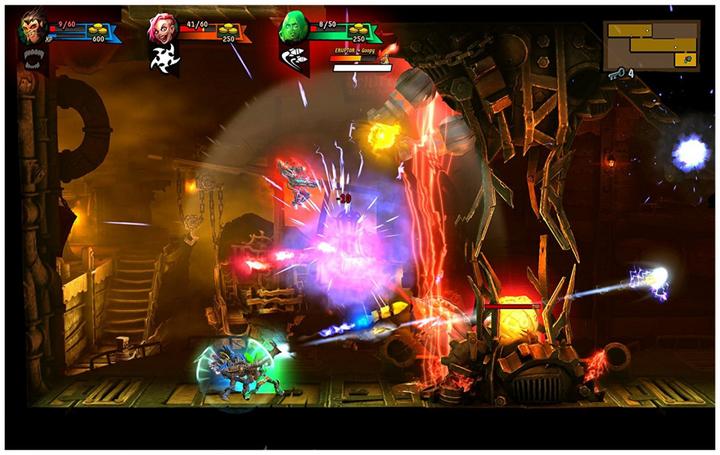Open the dungeon room minimap

(651, 44)
